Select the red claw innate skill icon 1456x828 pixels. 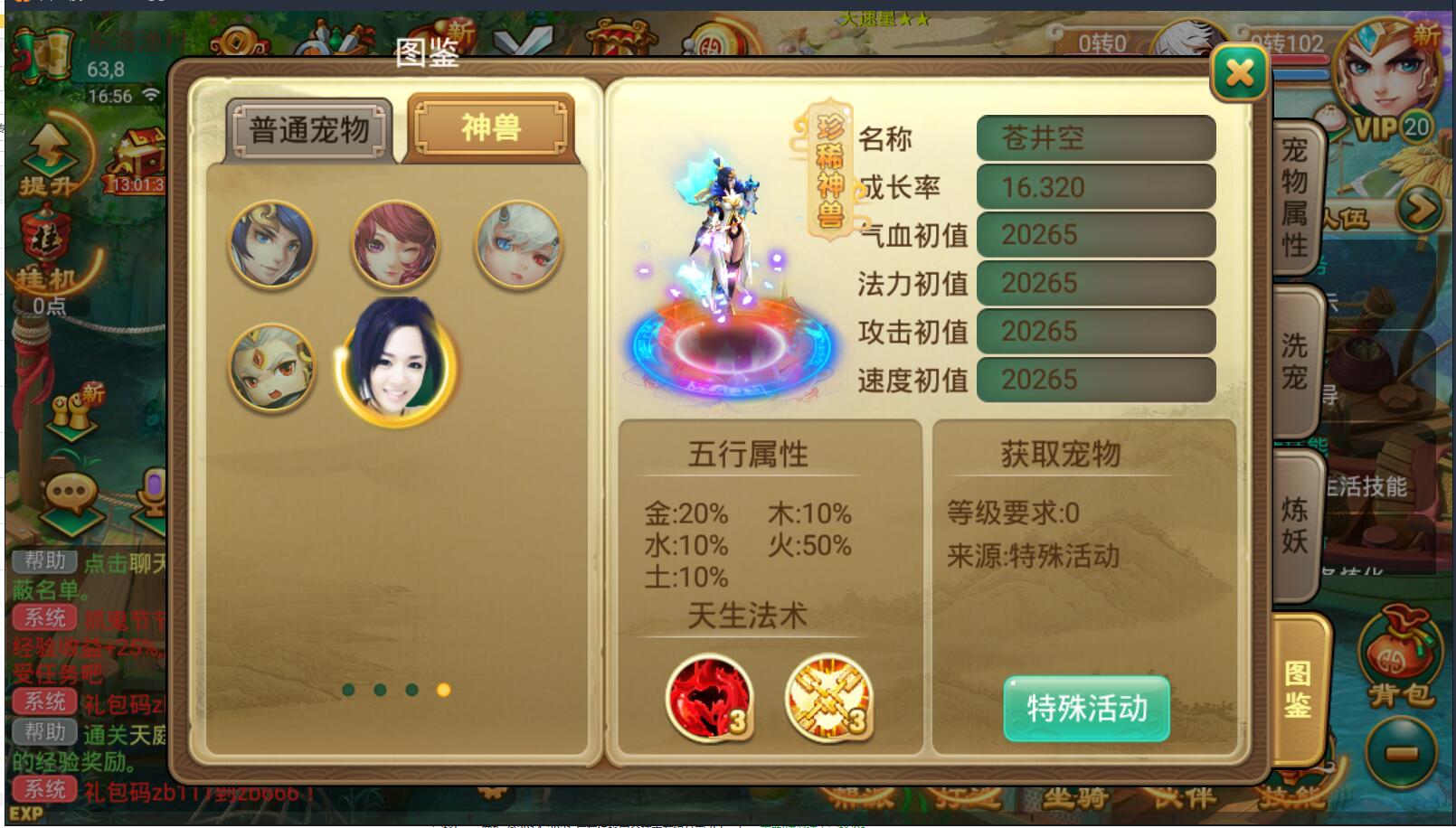click(709, 700)
